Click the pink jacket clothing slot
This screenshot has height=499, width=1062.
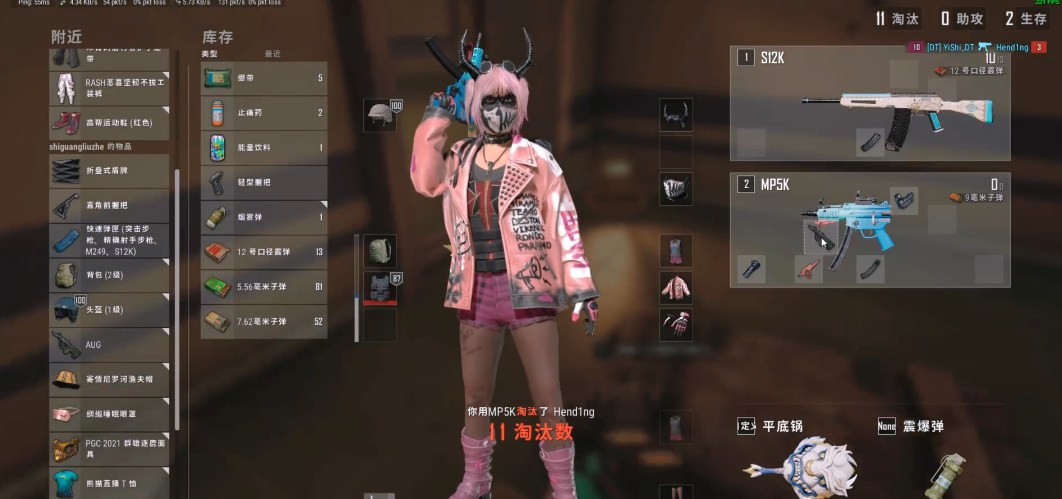[676, 288]
